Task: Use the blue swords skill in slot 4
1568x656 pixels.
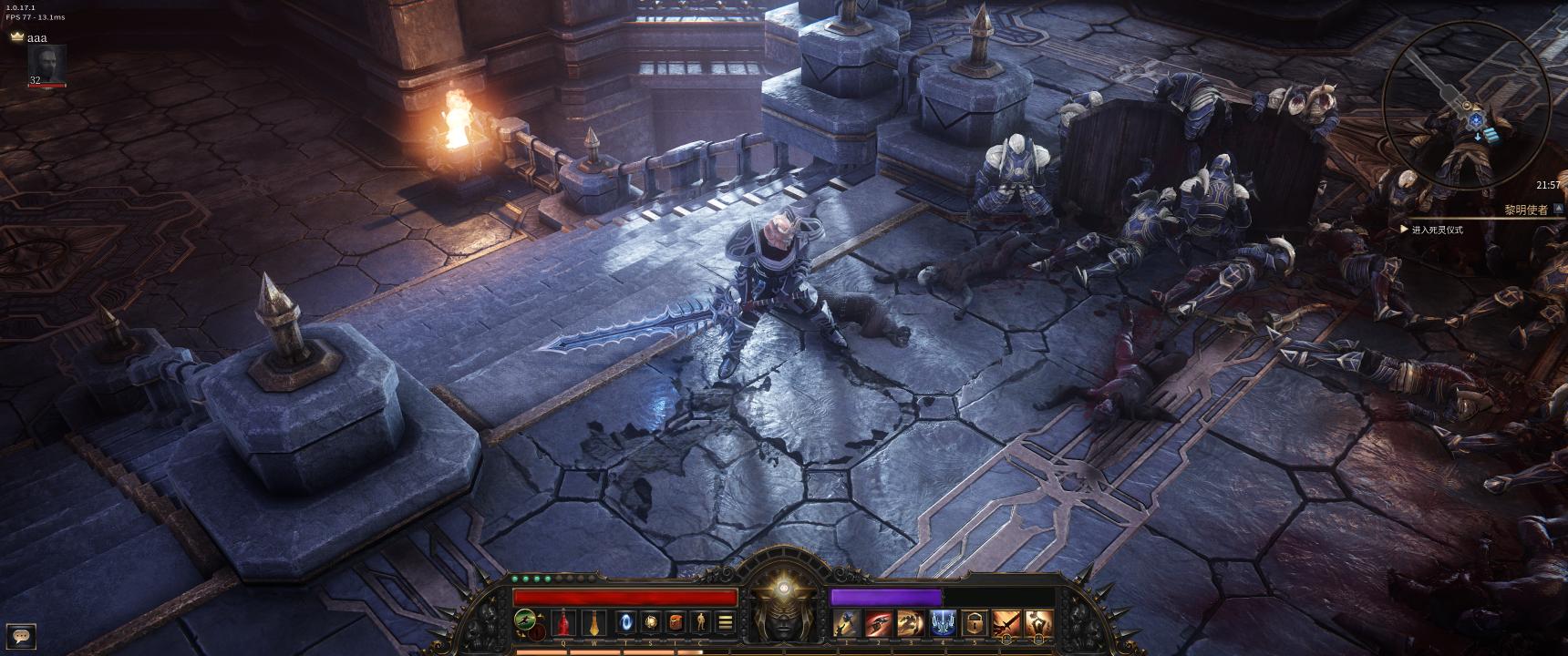Action: [x=942, y=621]
